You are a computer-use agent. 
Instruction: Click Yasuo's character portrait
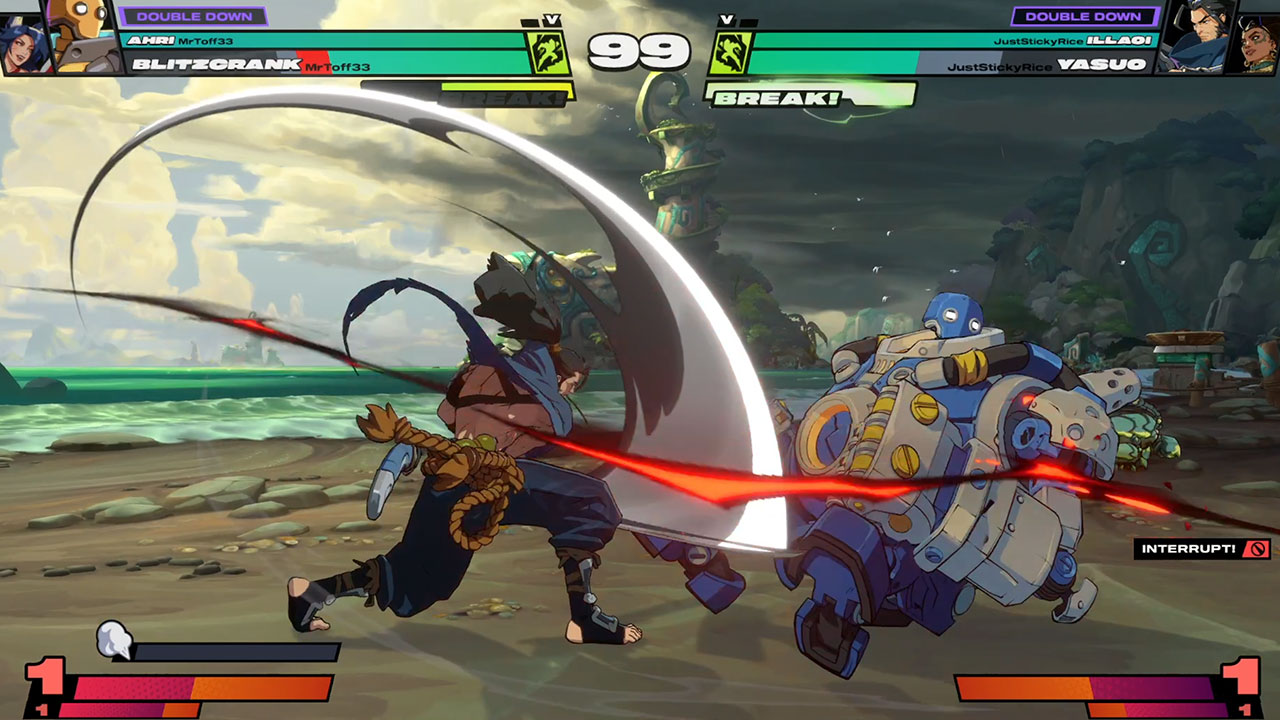(x=1198, y=36)
